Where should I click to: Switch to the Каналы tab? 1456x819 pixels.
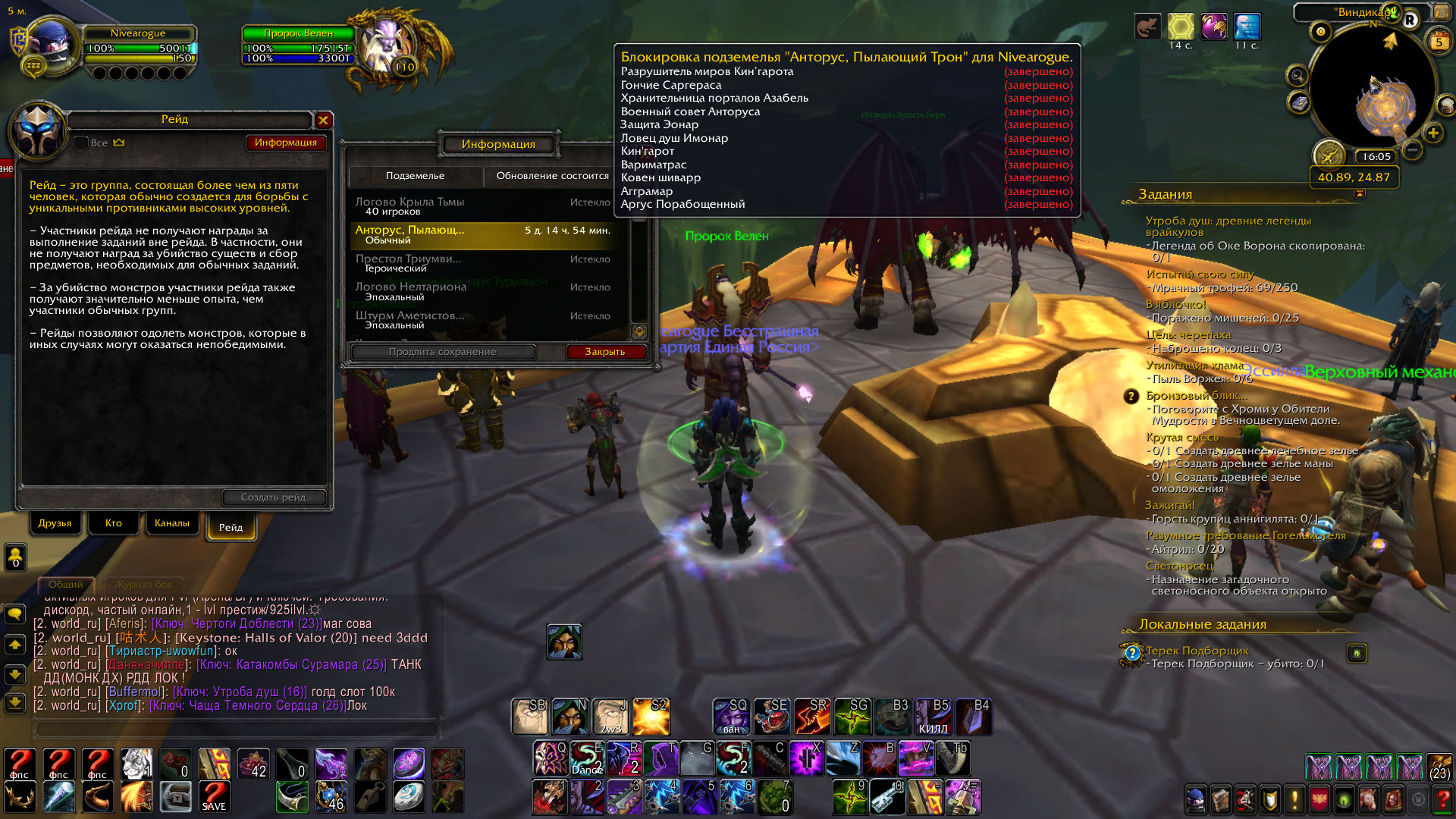tap(172, 523)
